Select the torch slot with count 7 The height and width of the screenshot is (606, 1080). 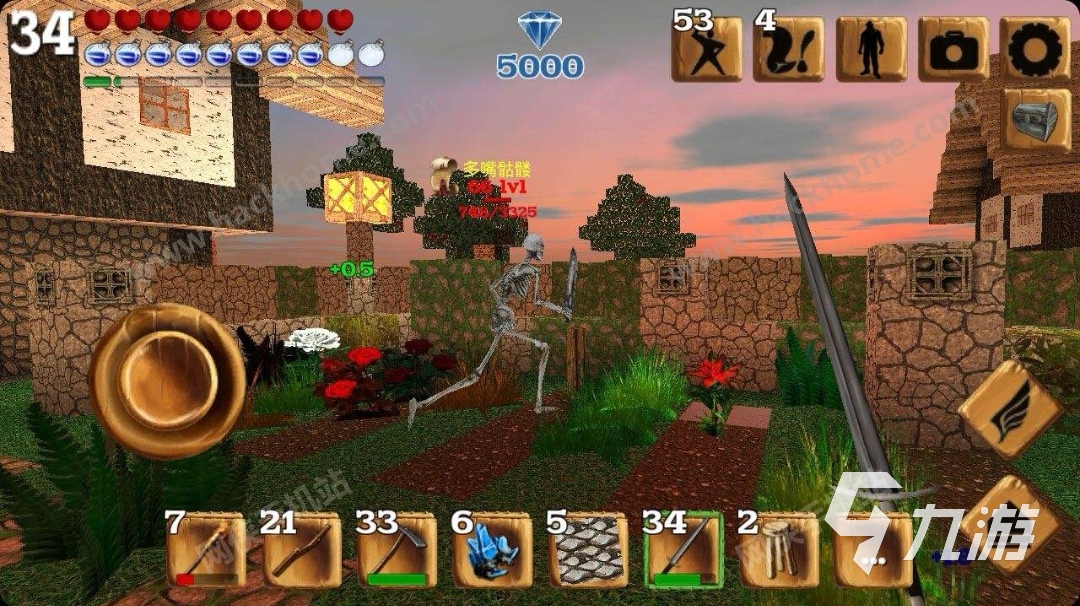pos(206,550)
